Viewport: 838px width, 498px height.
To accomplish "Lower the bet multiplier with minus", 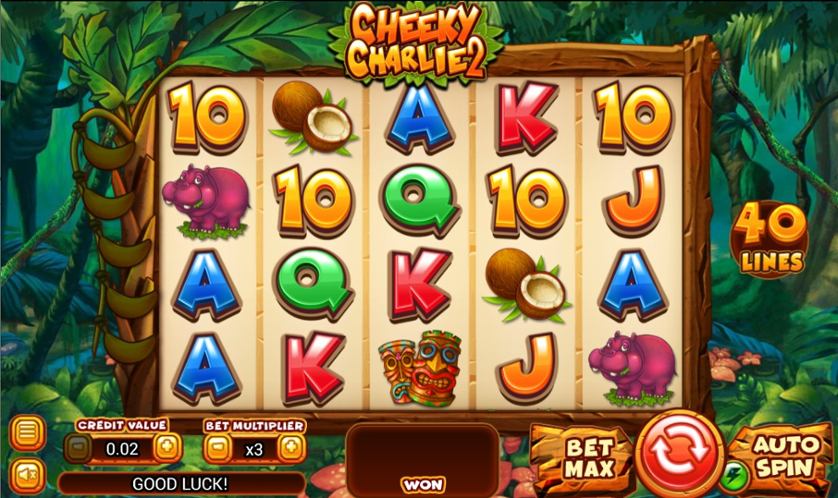I will pos(217,448).
